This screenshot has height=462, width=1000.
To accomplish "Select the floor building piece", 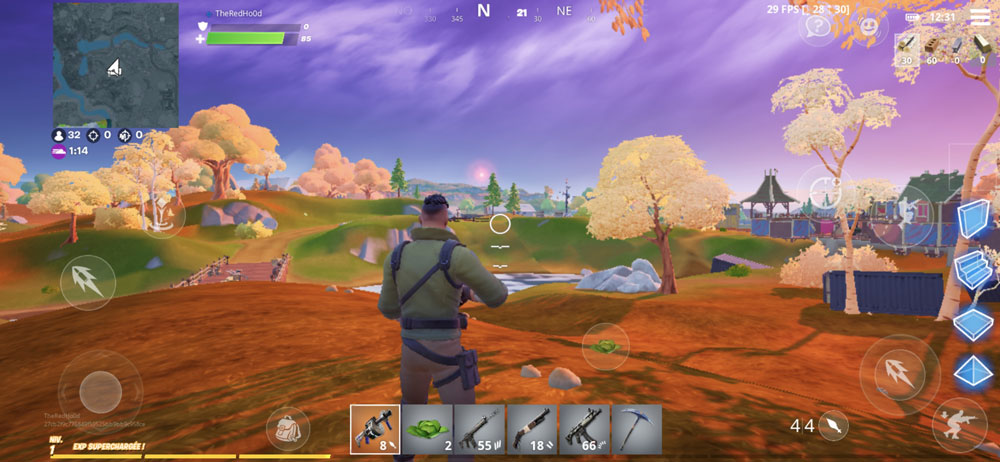I will [x=972, y=322].
